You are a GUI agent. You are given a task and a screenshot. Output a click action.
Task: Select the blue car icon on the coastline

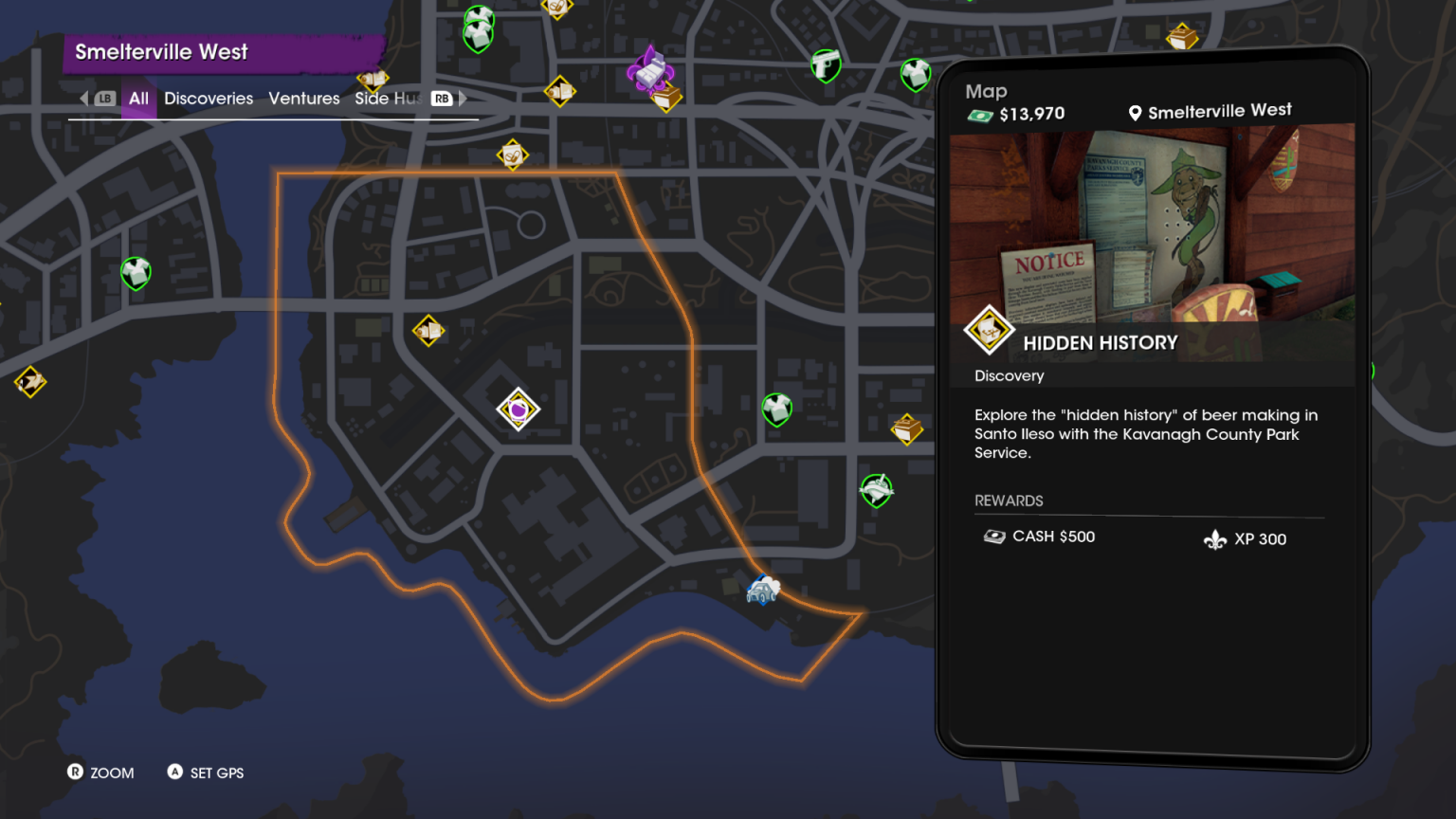761,590
